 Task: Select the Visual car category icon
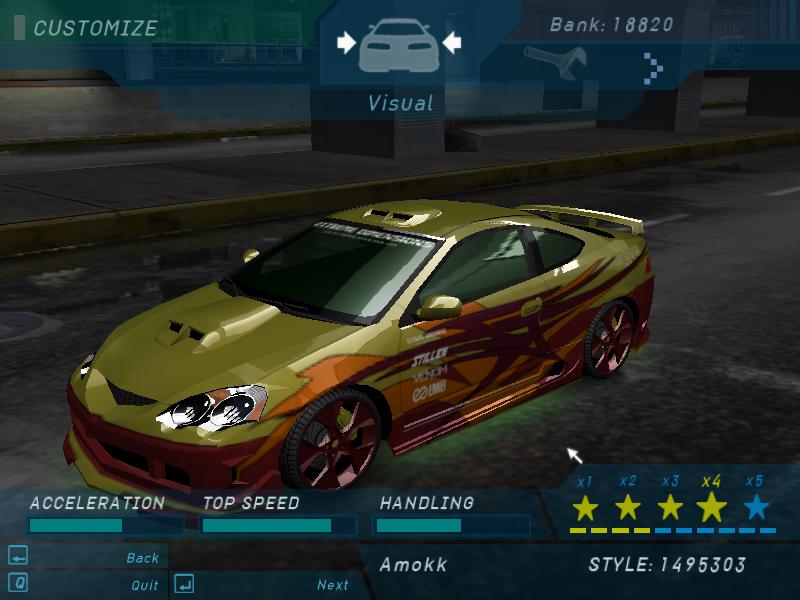coord(399,44)
